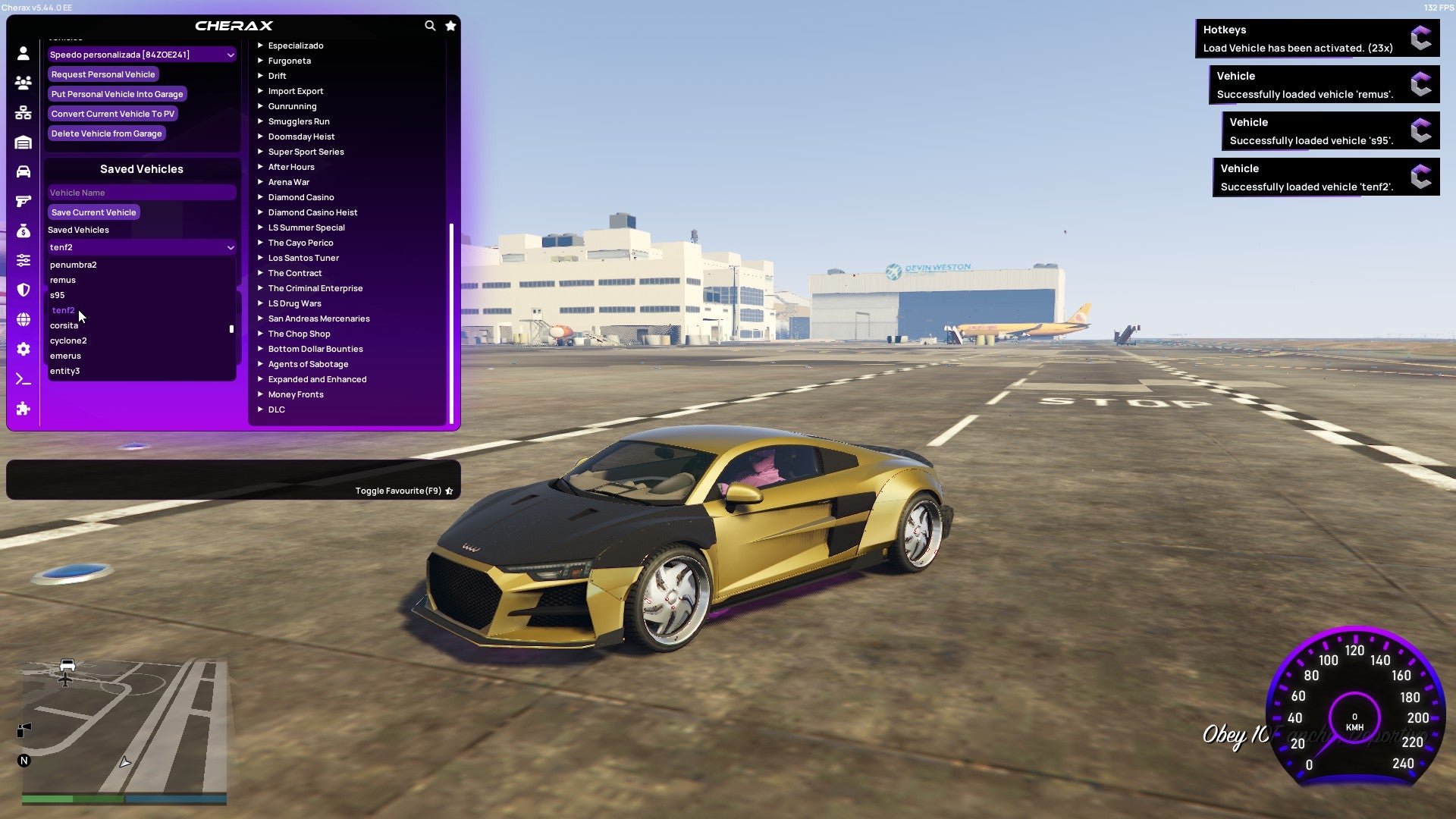Open the Cherax search magnifier
This screenshot has width=1456, height=819.
430,25
